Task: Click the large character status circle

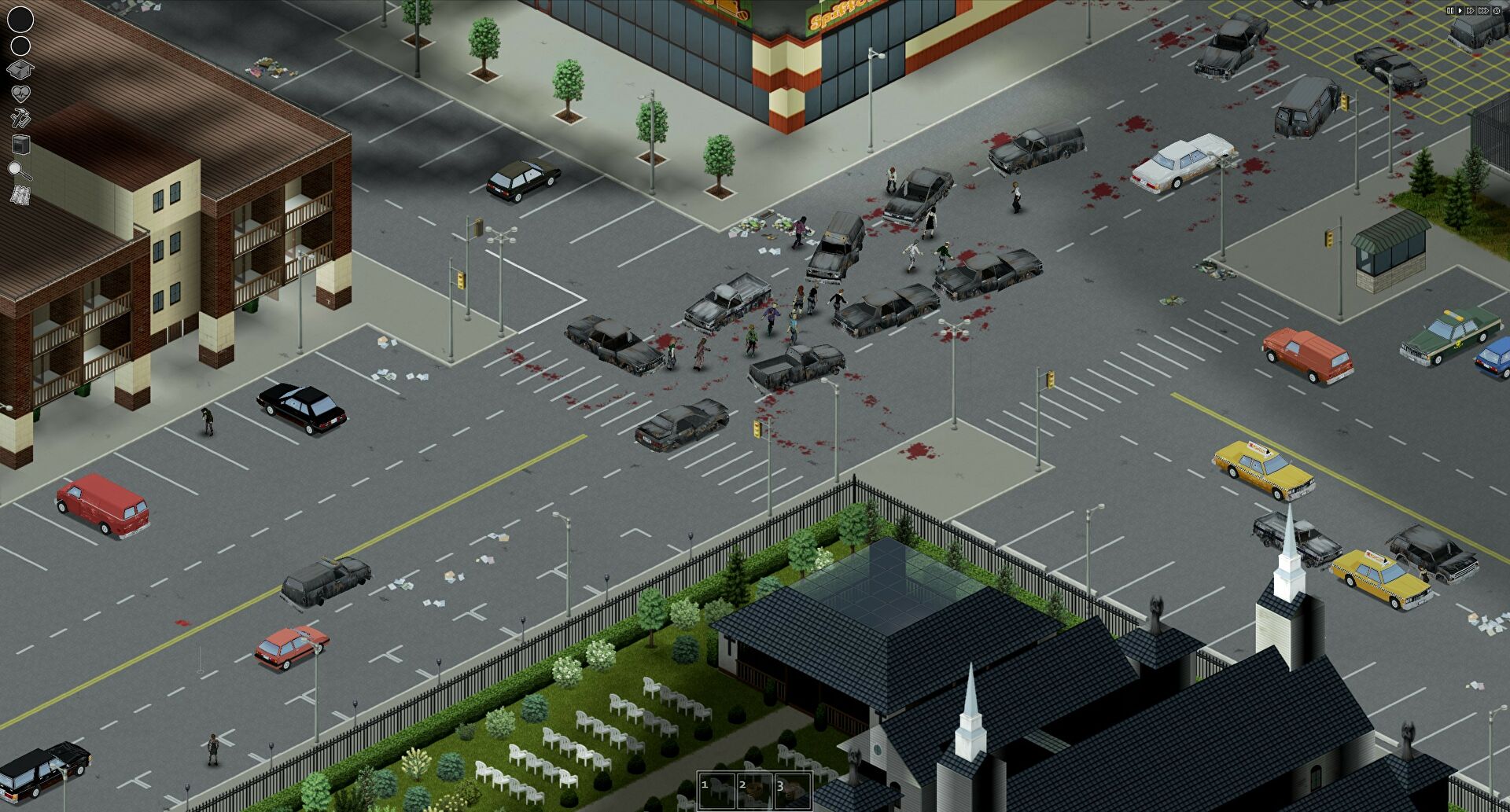Action: click(x=20, y=19)
